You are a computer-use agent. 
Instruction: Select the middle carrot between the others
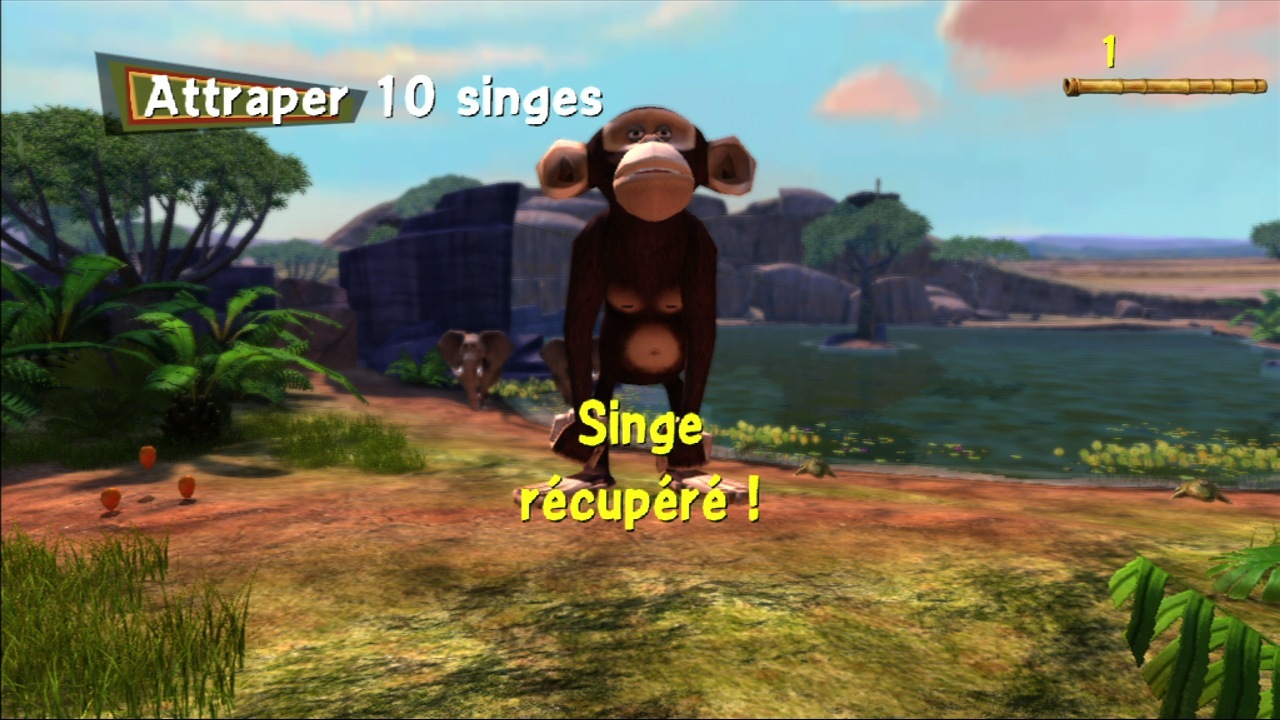[146, 457]
